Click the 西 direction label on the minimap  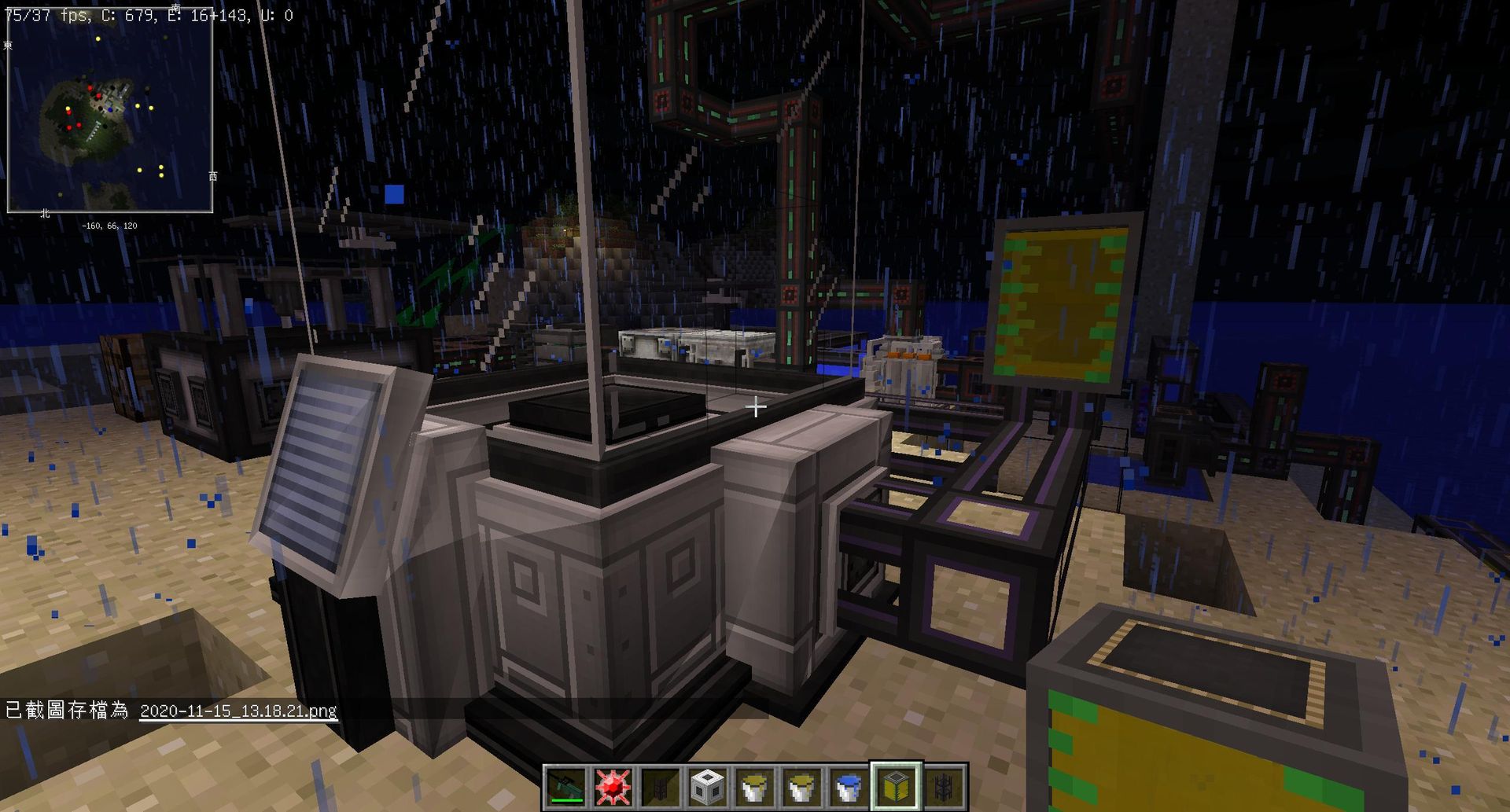click(214, 178)
